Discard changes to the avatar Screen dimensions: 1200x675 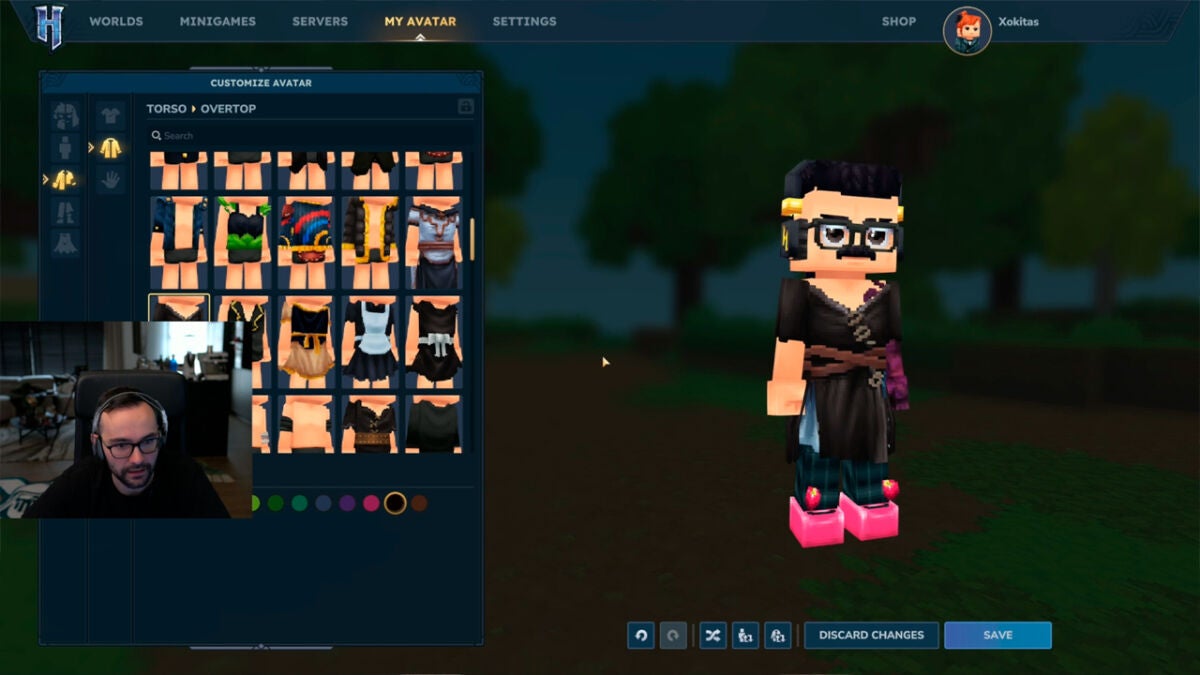coord(871,635)
